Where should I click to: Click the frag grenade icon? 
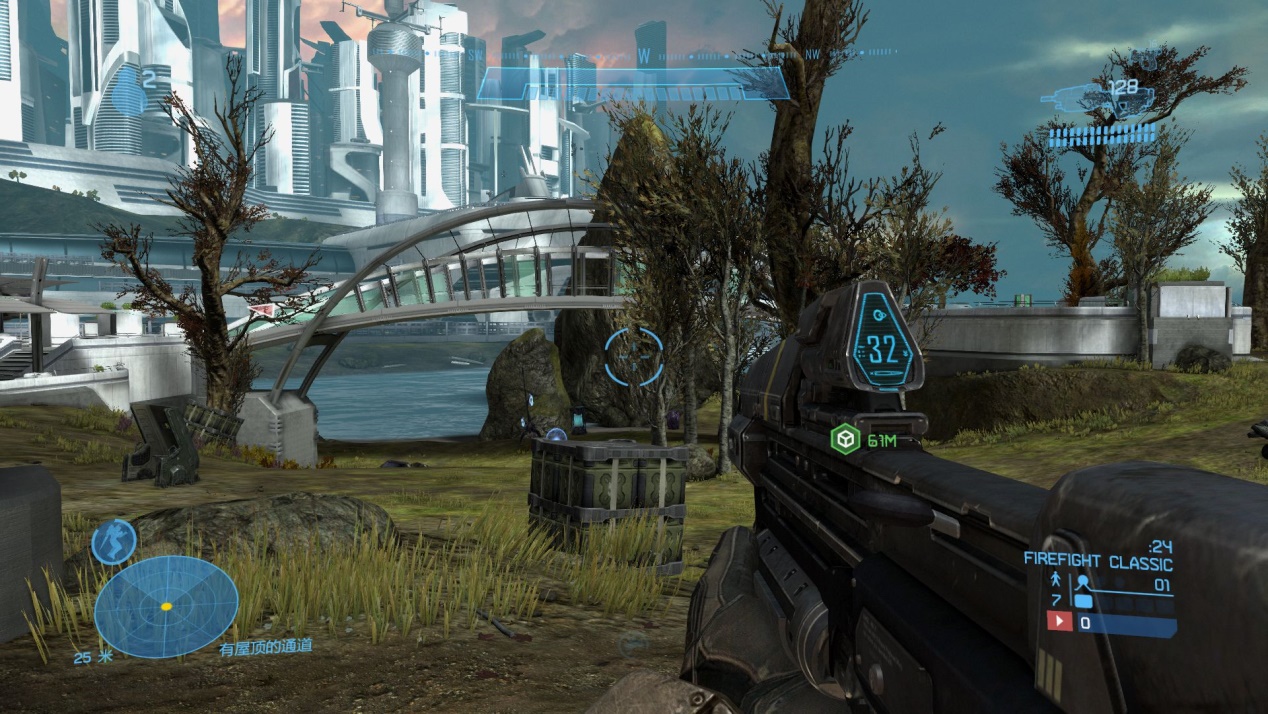pos(127,95)
